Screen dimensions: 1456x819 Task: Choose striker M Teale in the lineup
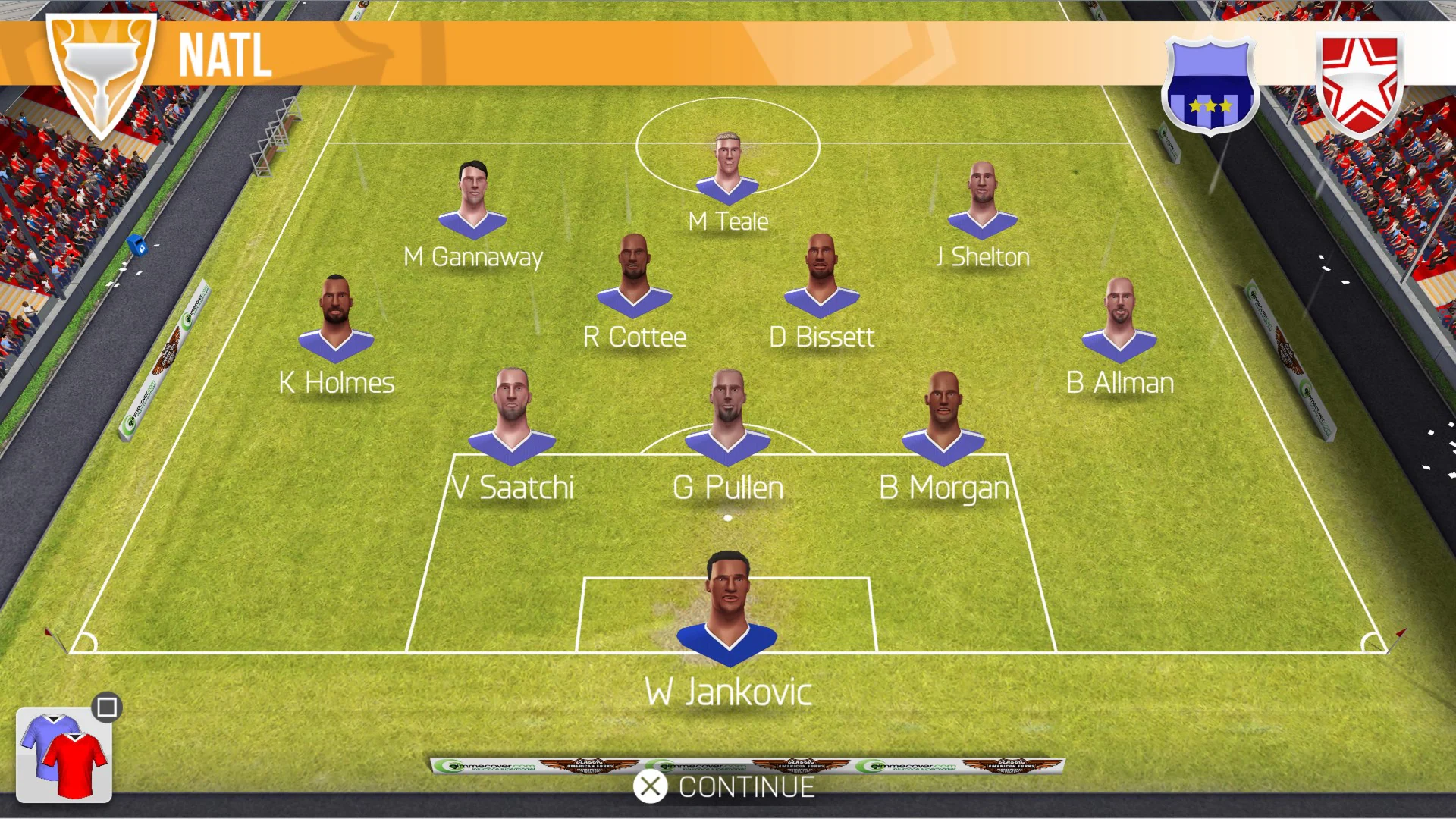pos(727,168)
